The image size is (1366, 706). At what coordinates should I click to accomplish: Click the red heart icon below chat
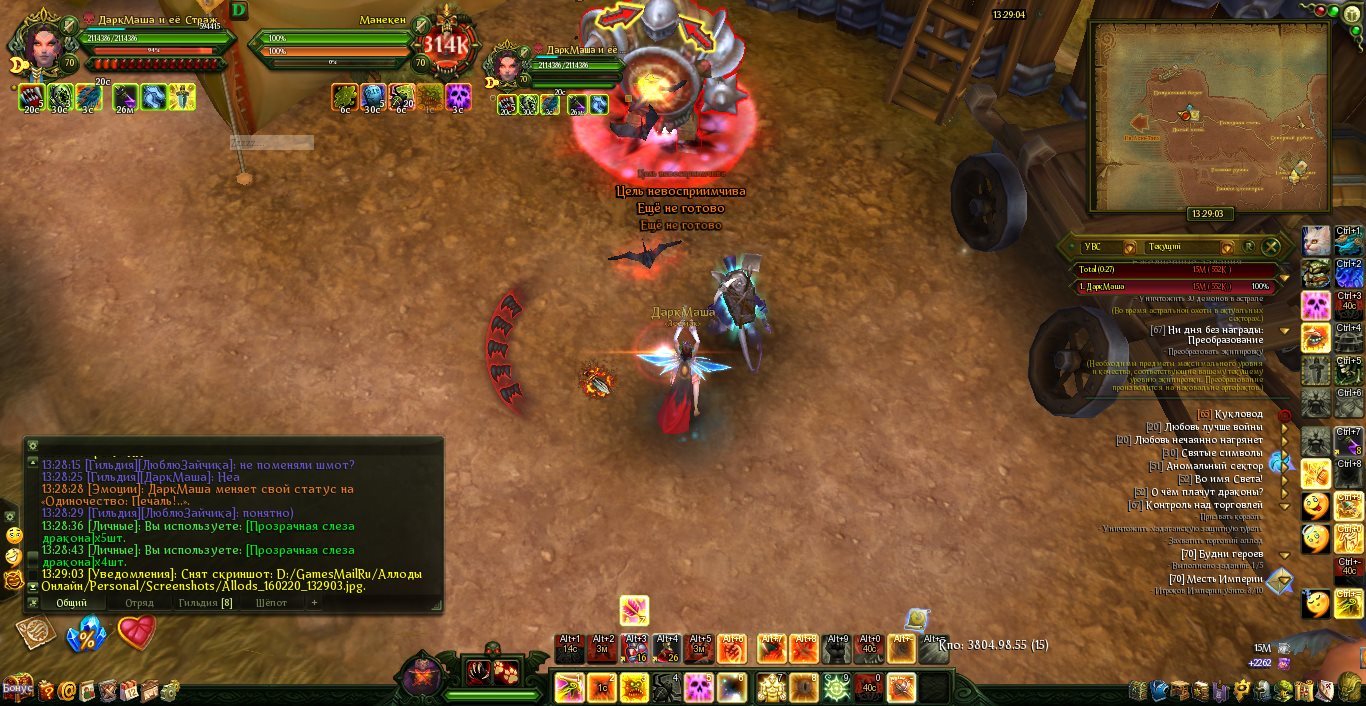(136, 632)
